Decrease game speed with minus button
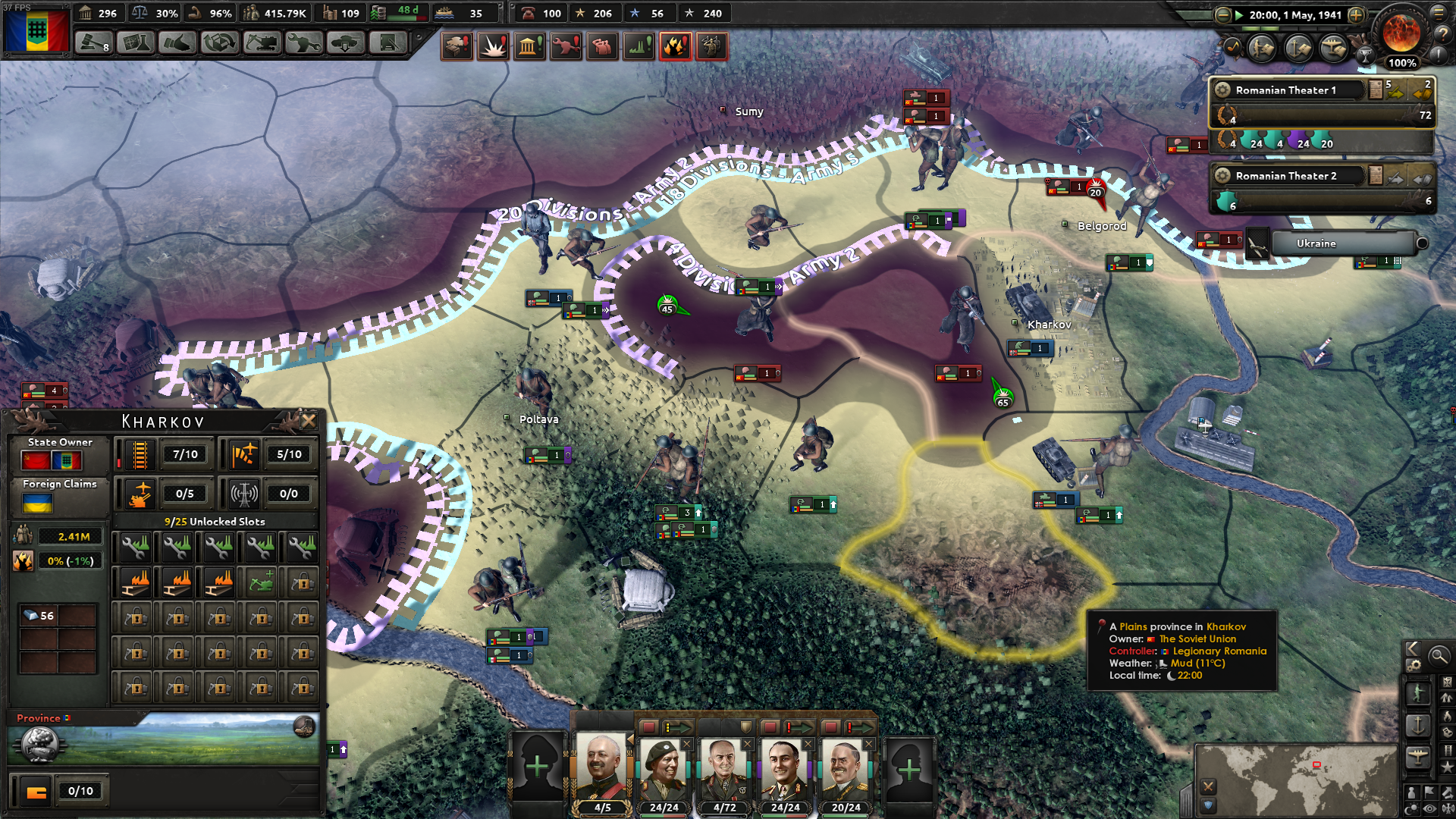 tap(1222, 15)
